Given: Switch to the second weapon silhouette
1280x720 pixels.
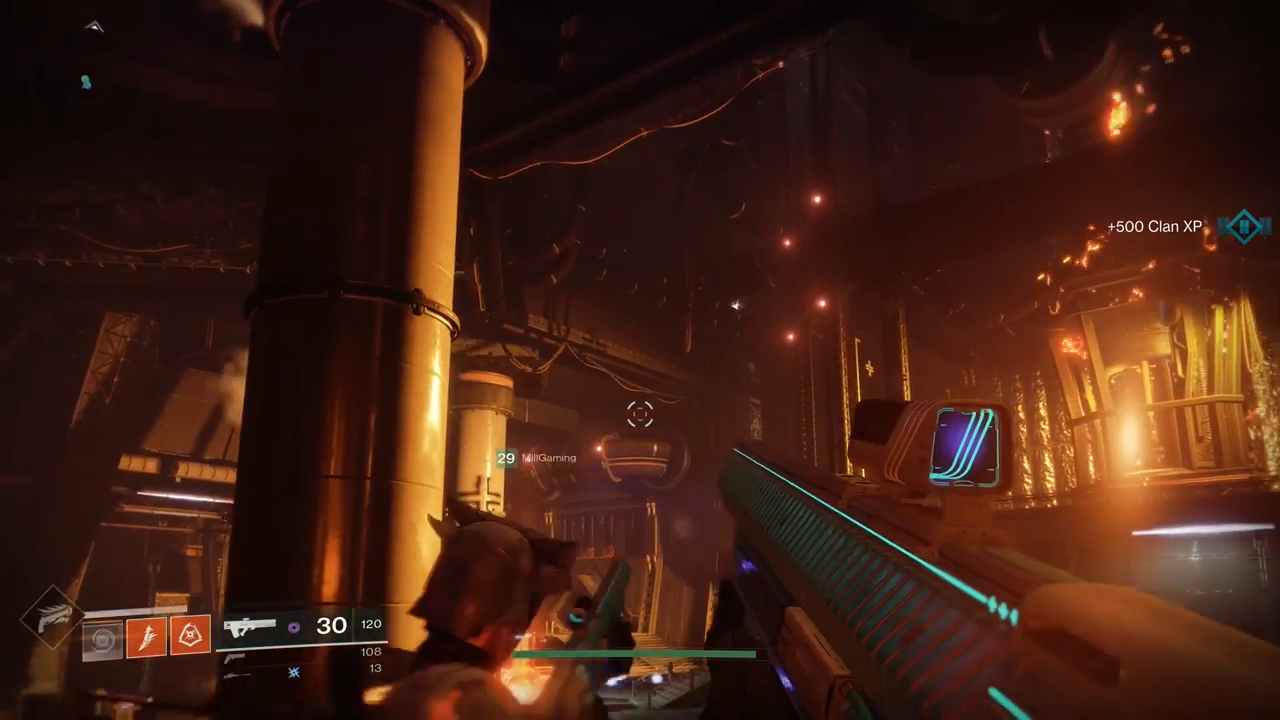Looking at the screenshot, I should [x=236, y=657].
